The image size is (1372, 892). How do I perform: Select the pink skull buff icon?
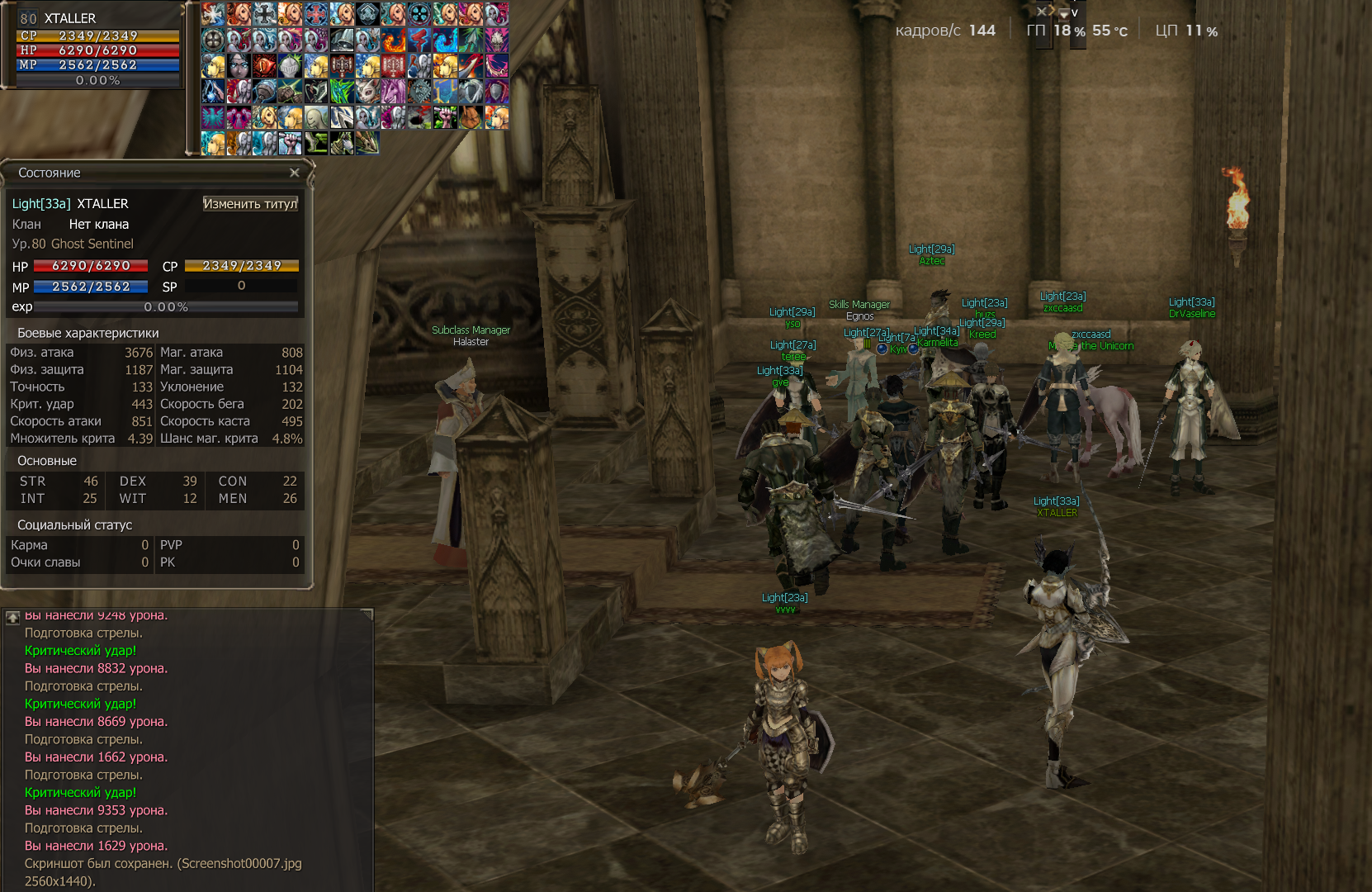[x=495, y=40]
